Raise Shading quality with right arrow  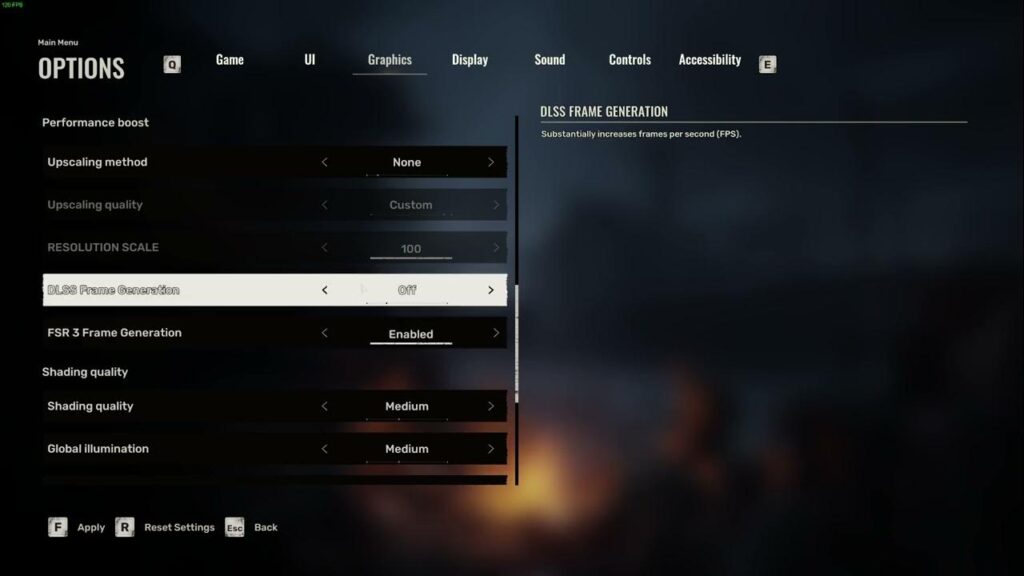(491, 406)
